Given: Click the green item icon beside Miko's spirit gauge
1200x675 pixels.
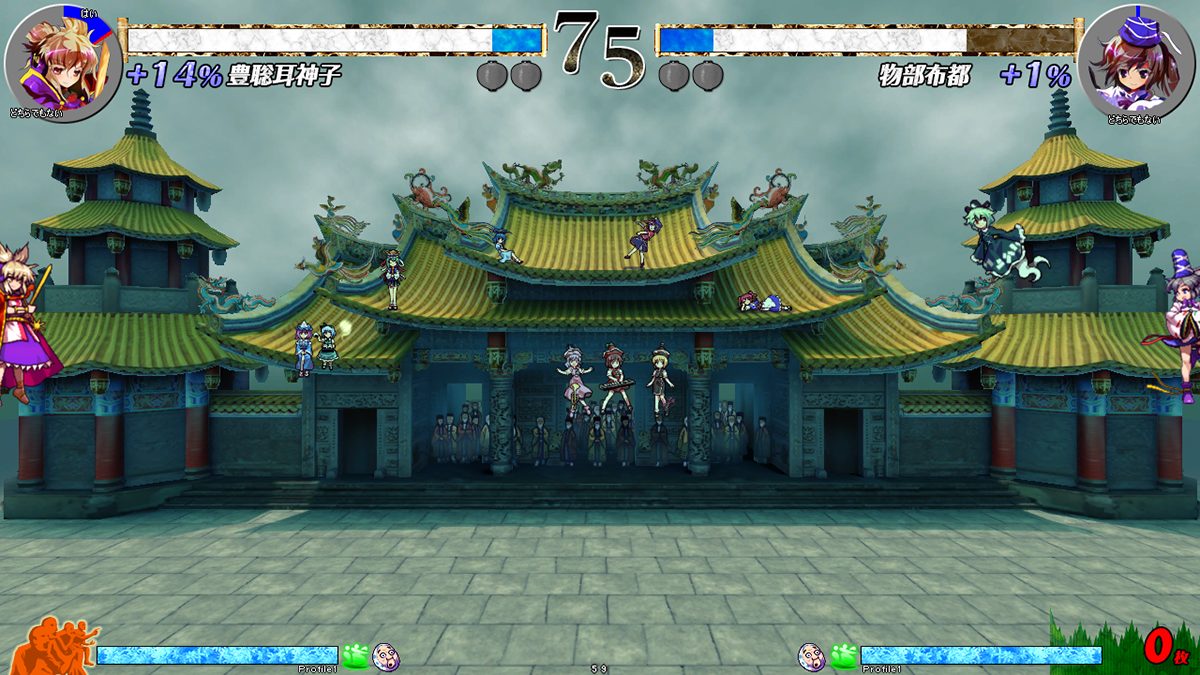Looking at the screenshot, I should click(356, 656).
